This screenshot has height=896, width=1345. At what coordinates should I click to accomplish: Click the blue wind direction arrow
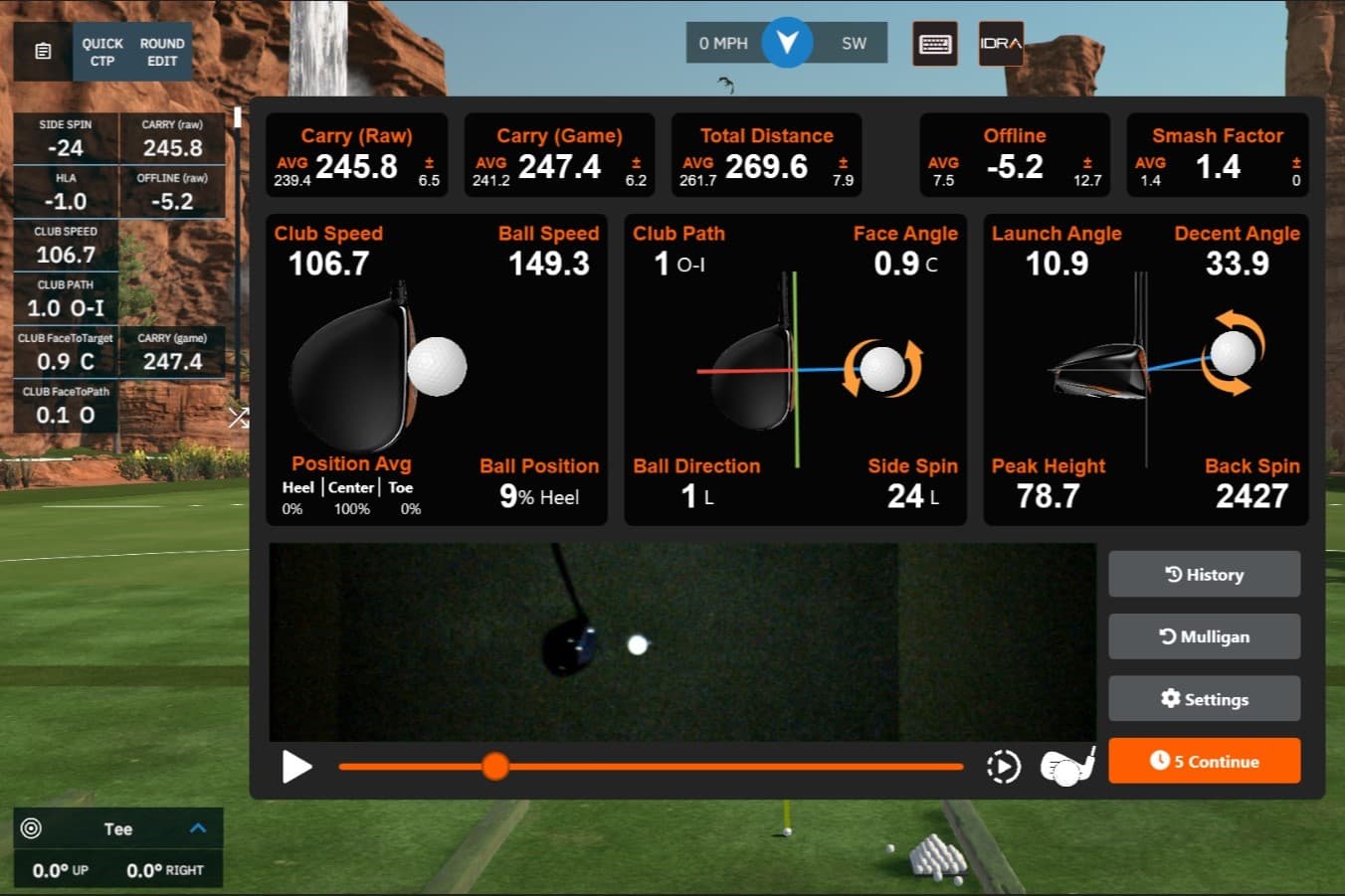(x=786, y=42)
